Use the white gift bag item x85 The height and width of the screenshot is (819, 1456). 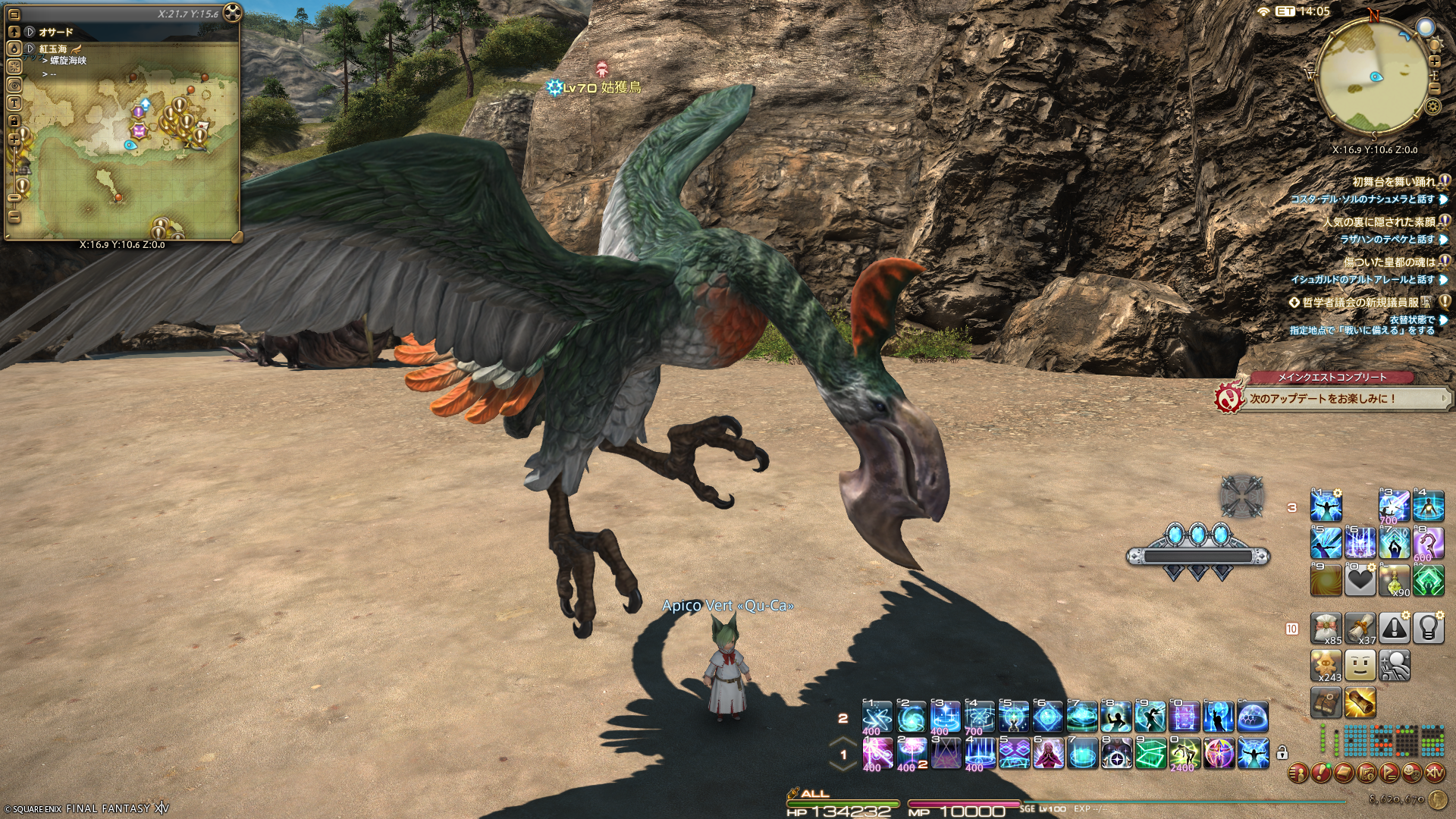tap(1326, 629)
